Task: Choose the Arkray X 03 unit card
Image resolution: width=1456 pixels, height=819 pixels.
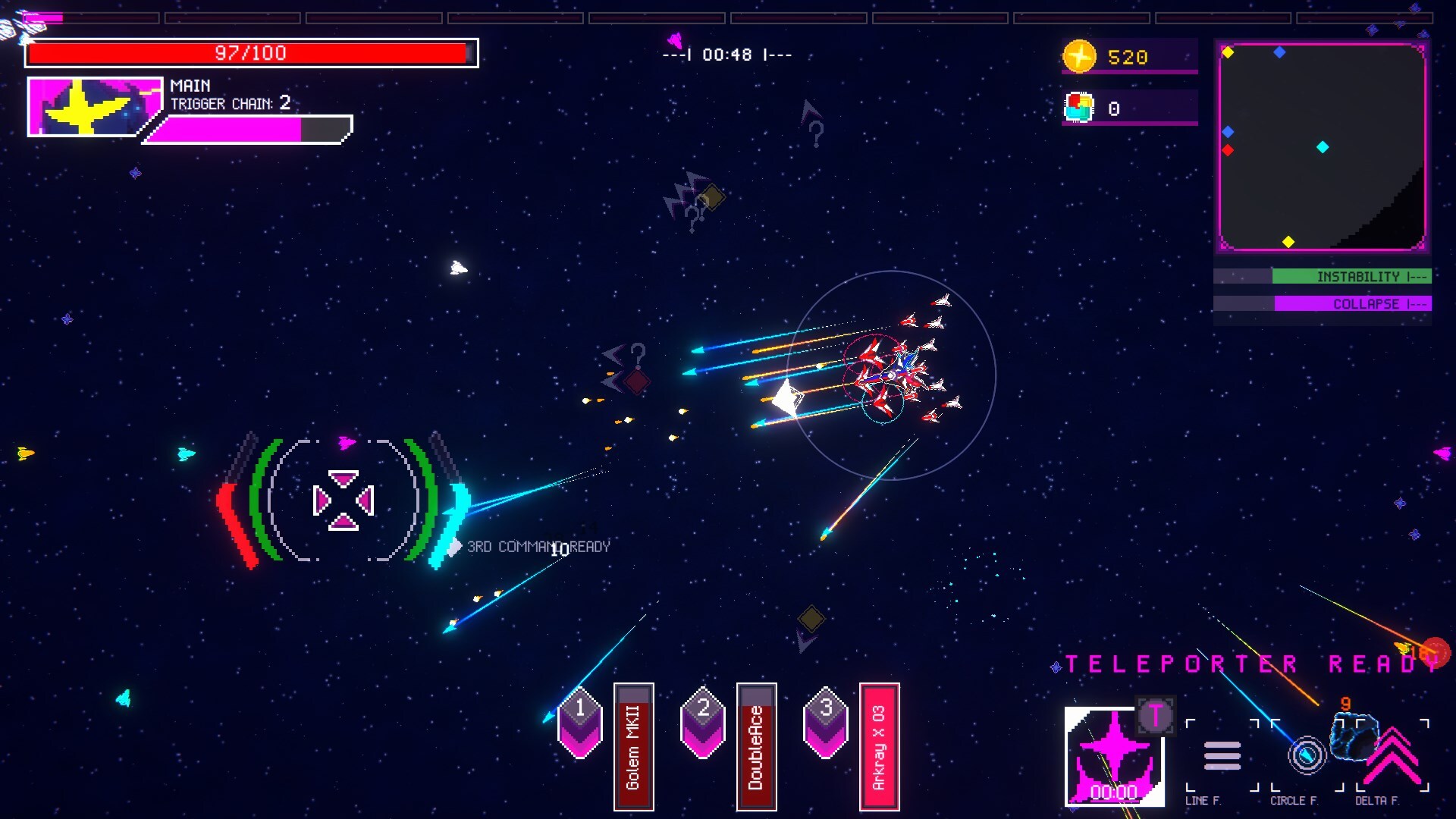Action: pos(879,747)
